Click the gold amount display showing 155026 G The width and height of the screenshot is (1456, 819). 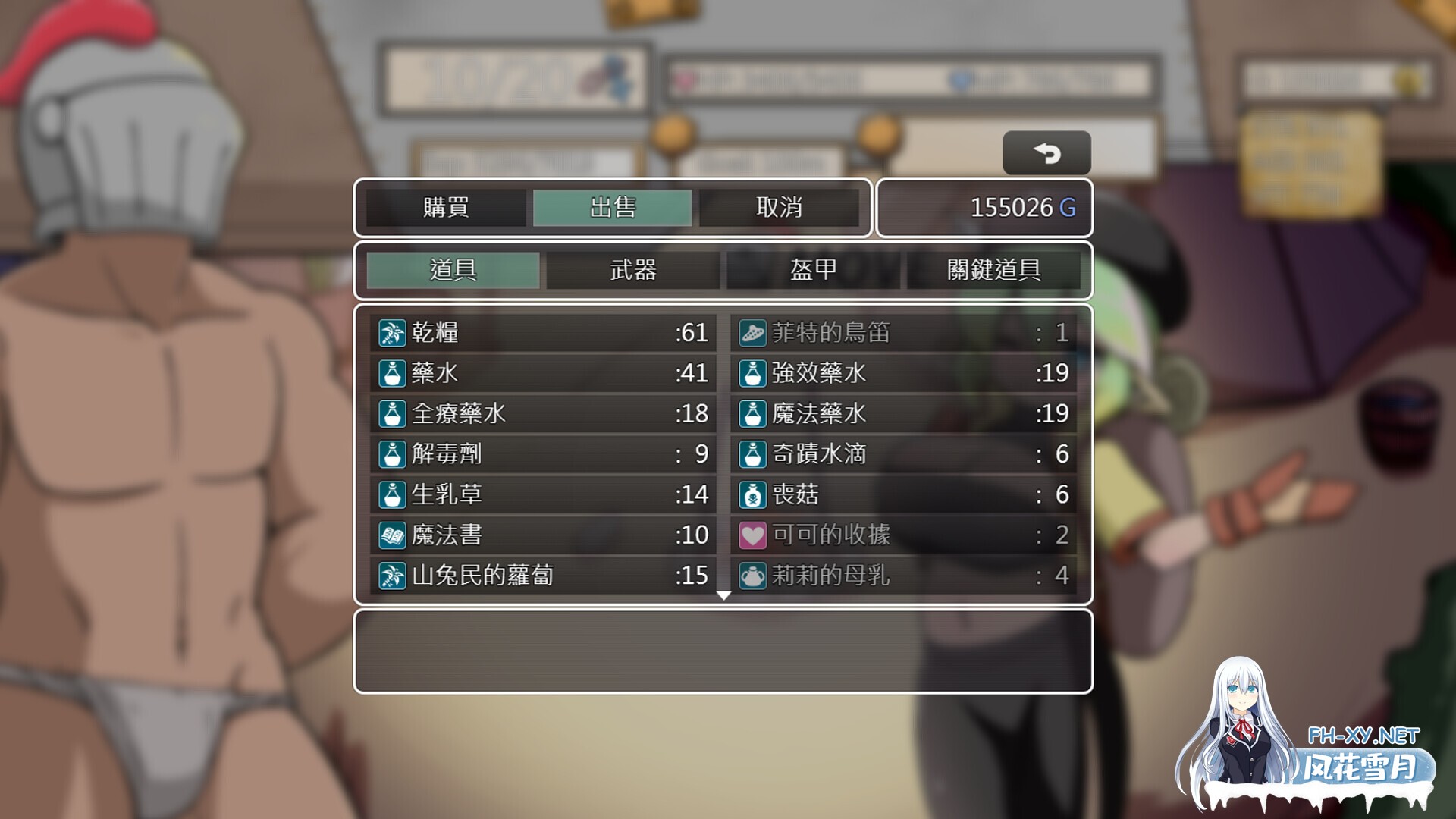click(x=1022, y=208)
